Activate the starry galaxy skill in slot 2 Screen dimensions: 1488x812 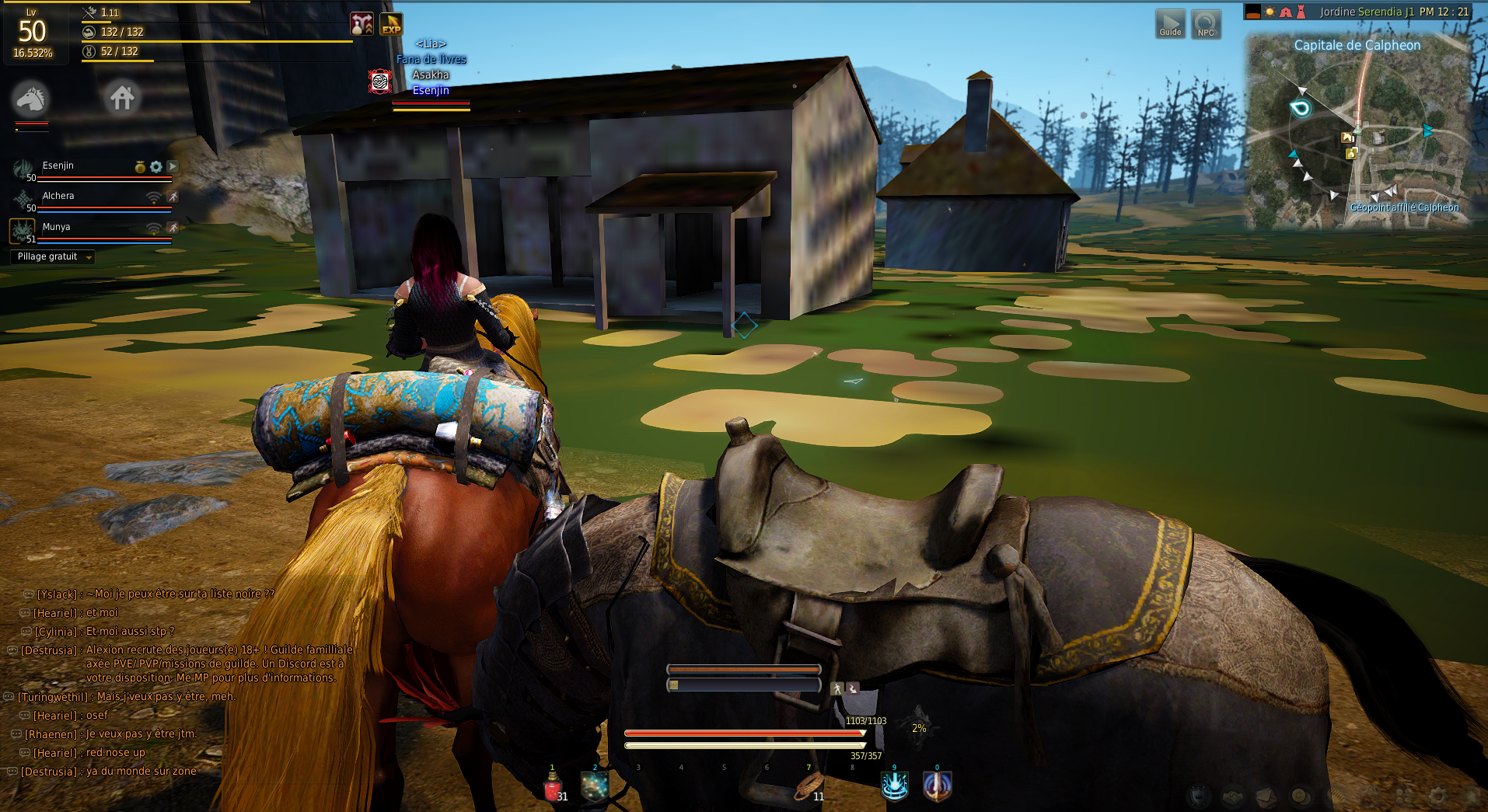(x=595, y=787)
